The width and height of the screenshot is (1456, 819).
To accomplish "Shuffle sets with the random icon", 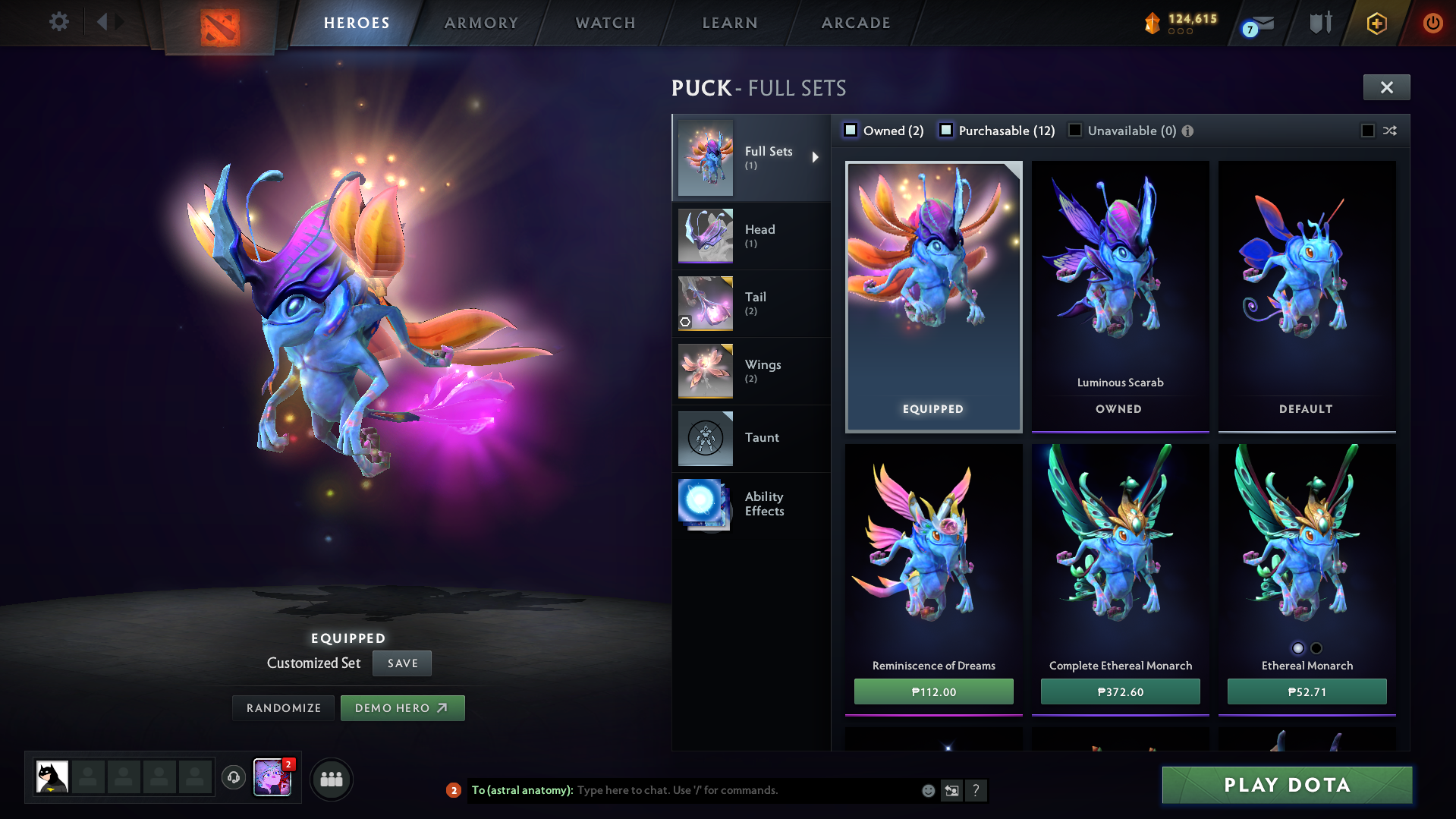I will [1391, 131].
